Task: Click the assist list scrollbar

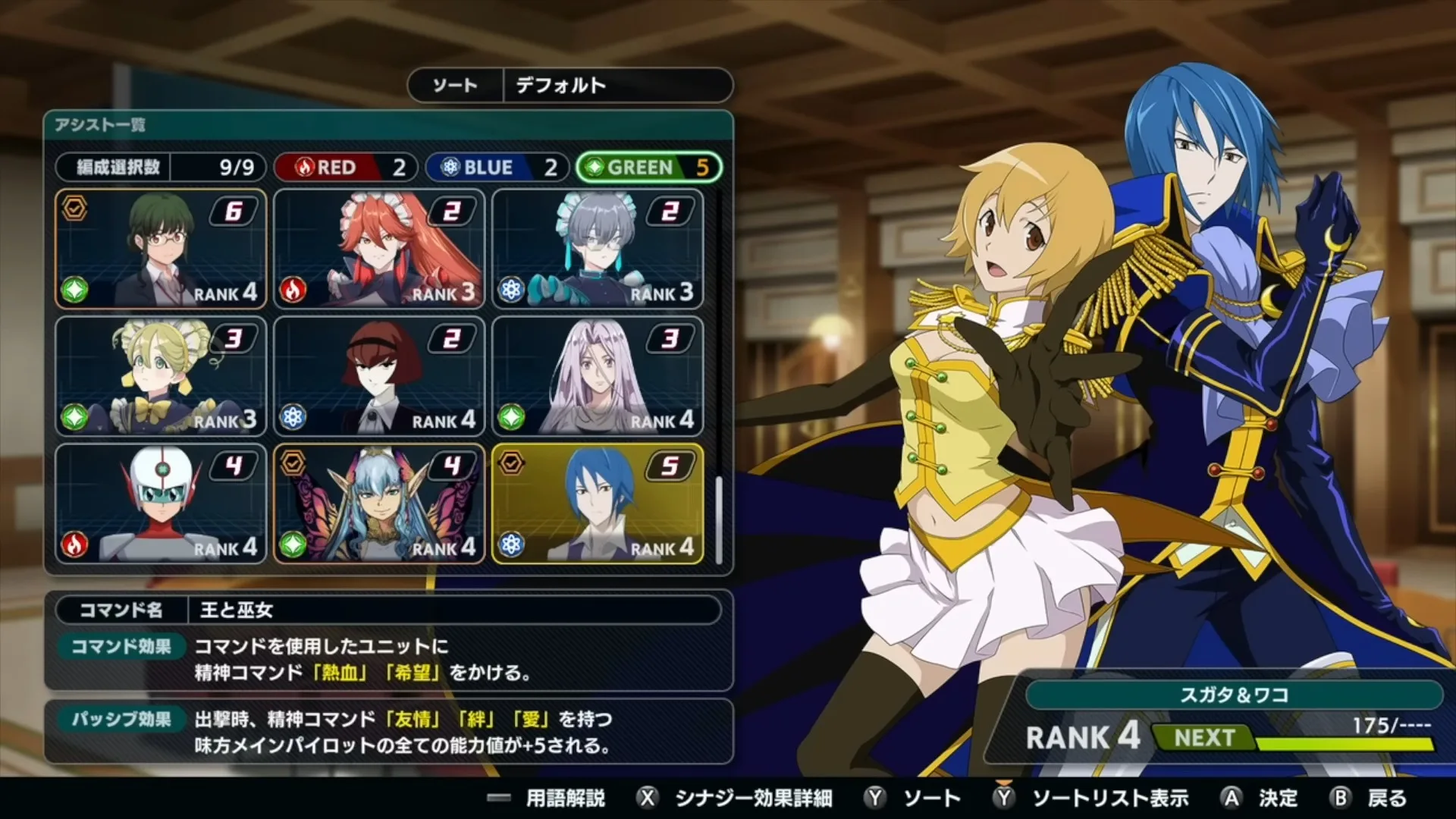Action: pos(717,519)
